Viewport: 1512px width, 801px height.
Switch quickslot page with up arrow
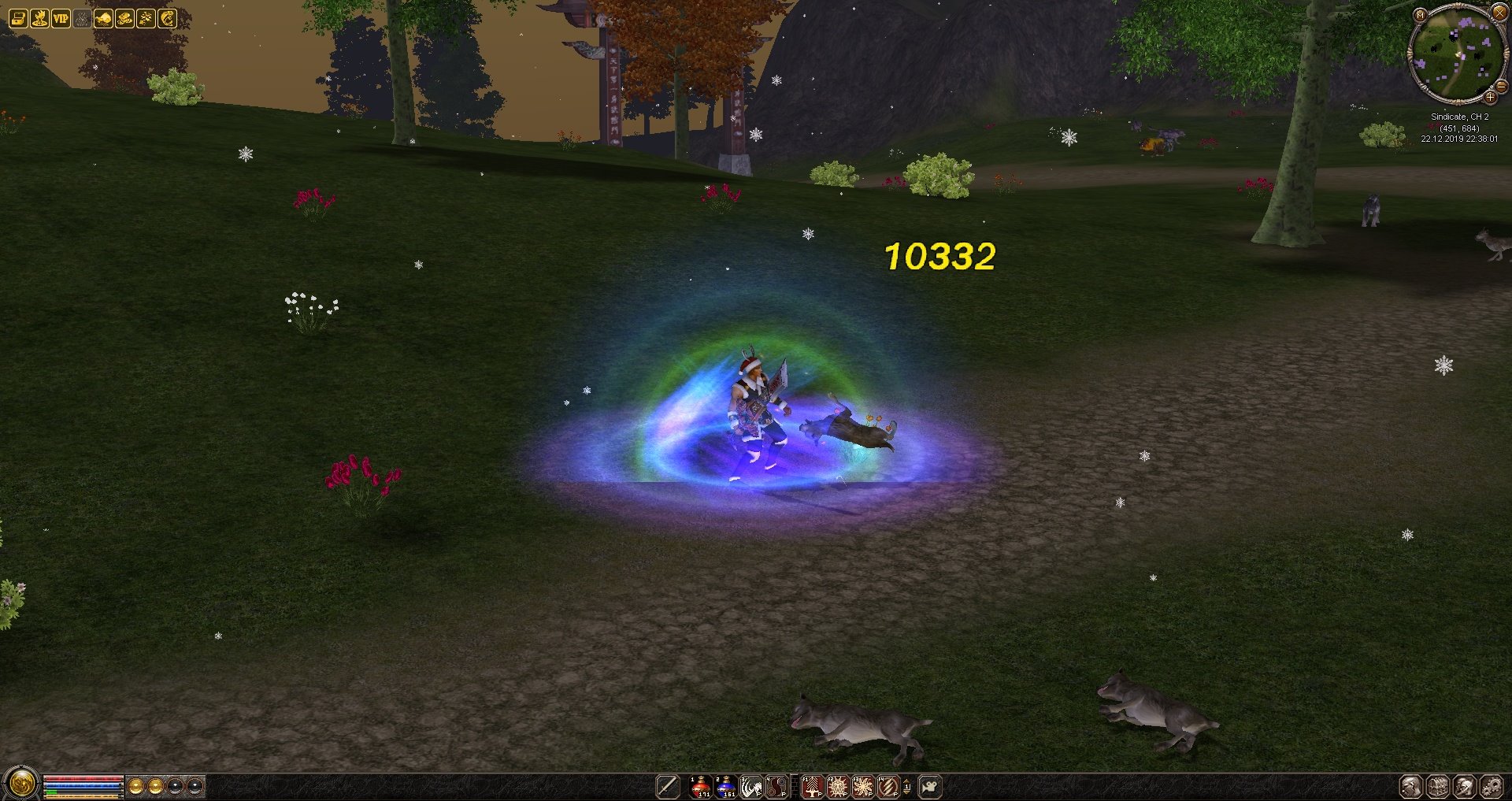(906, 781)
